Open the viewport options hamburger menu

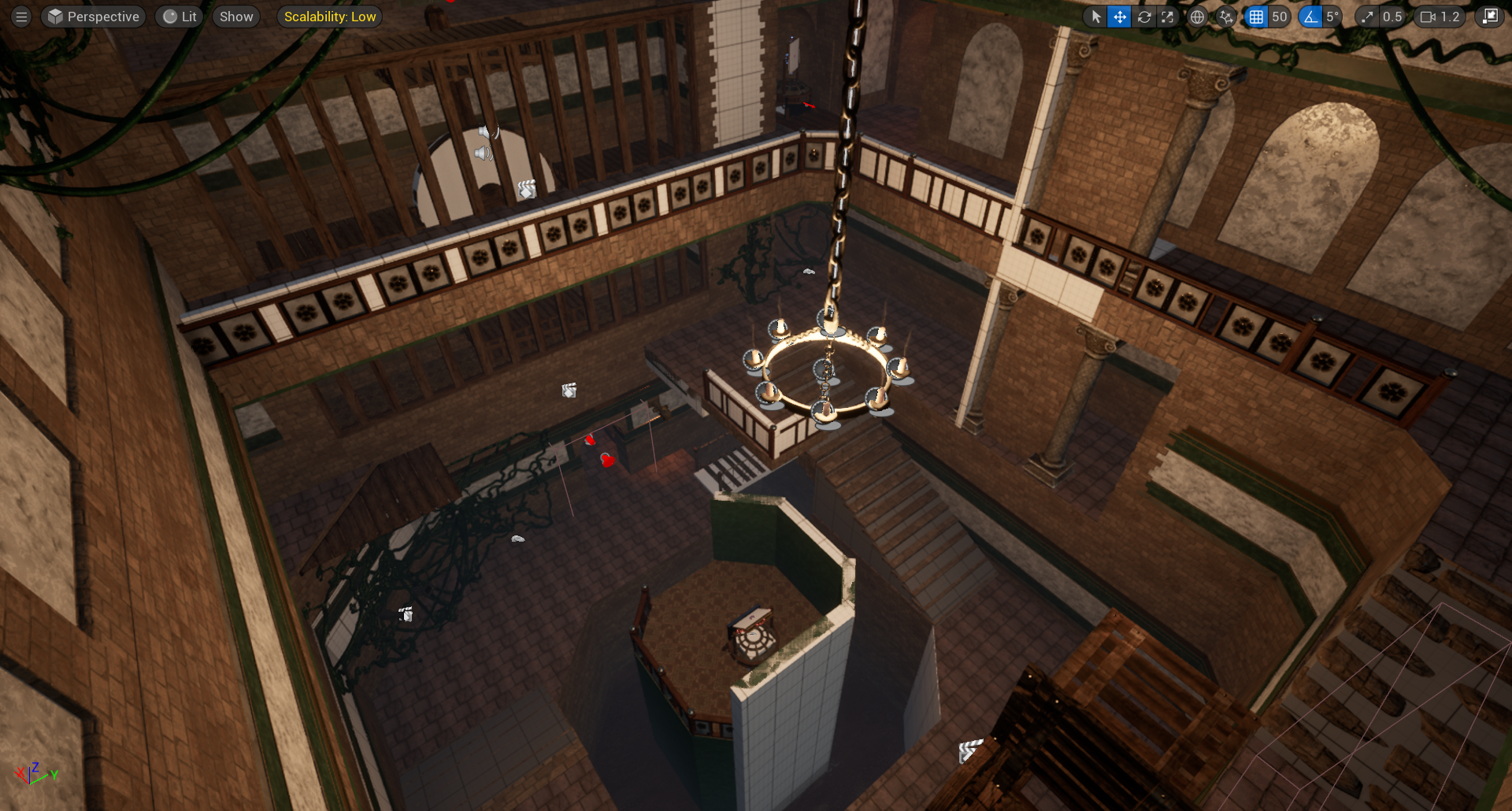(21, 17)
